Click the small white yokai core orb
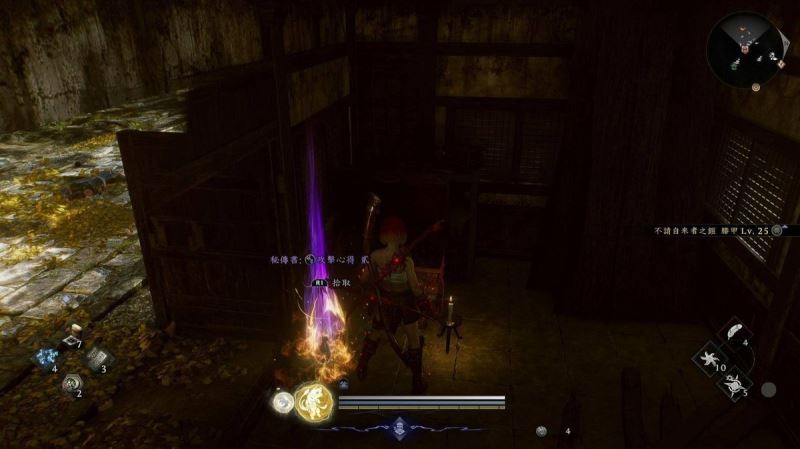The width and height of the screenshot is (800, 449). click(282, 402)
